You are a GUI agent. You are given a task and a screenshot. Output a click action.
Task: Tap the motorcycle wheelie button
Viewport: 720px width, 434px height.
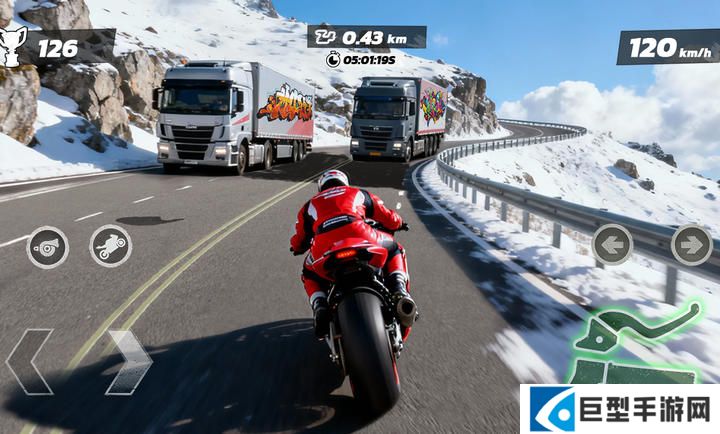click(110, 246)
